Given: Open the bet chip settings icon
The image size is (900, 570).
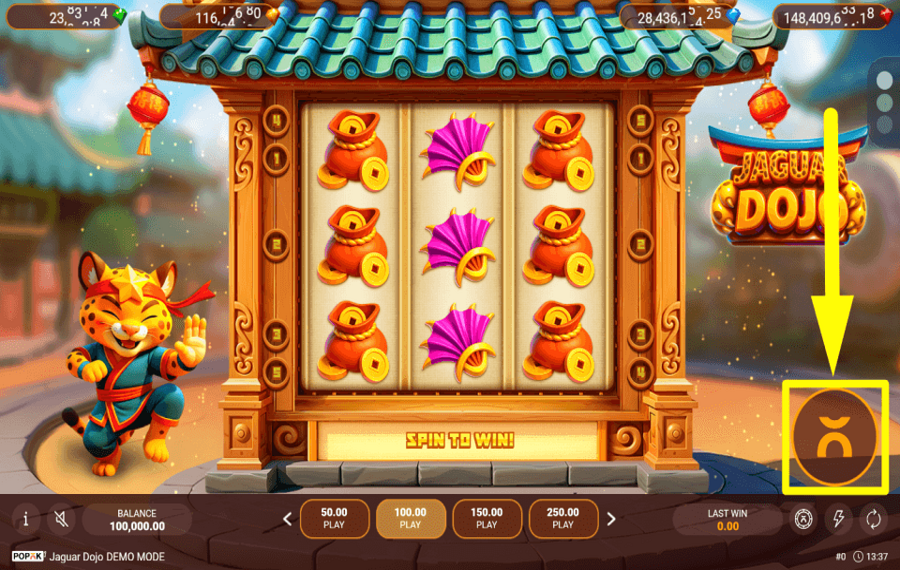Looking at the screenshot, I should point(803,519).
